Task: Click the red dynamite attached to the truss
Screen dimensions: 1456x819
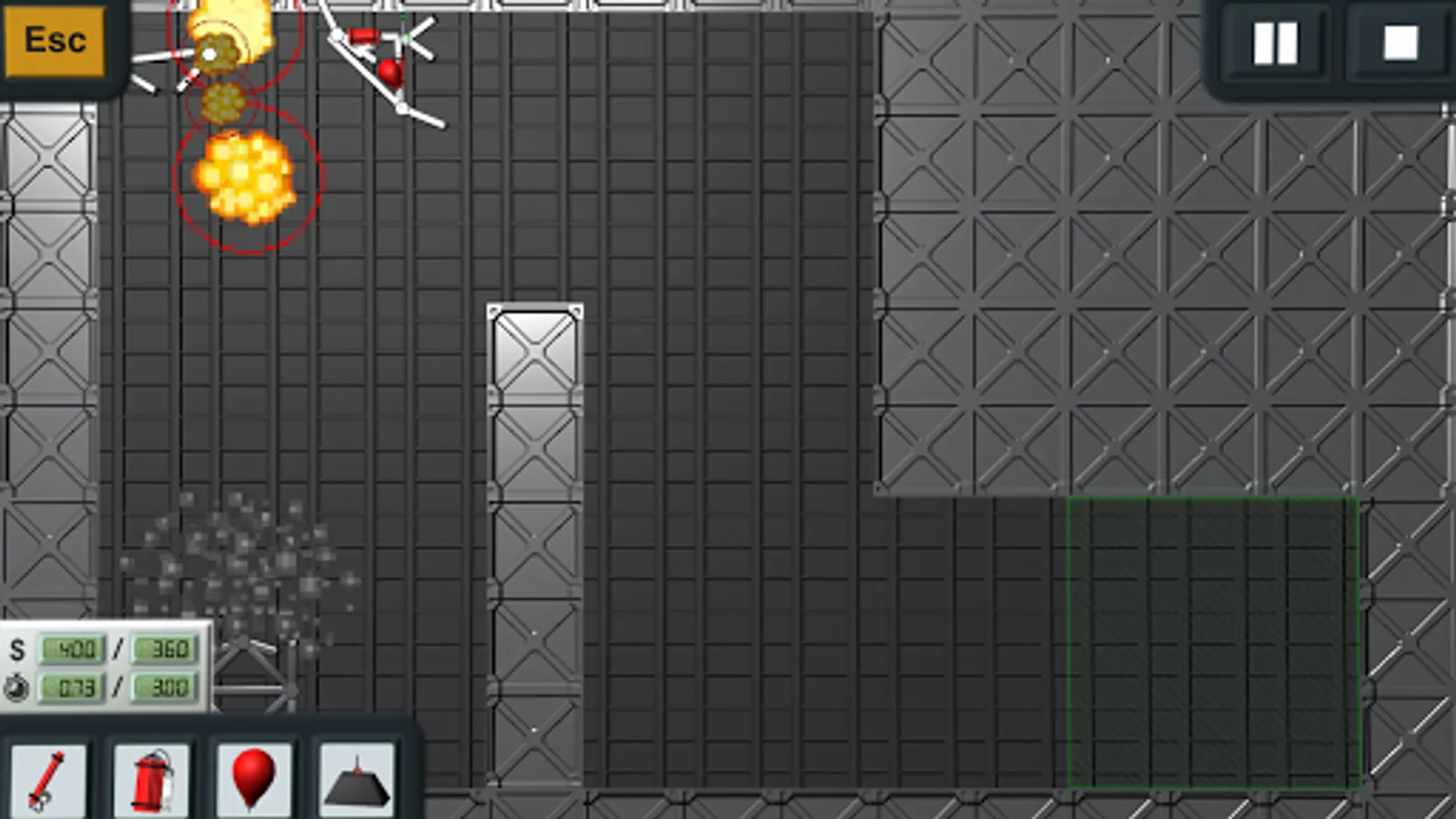Action: (364, 36)
